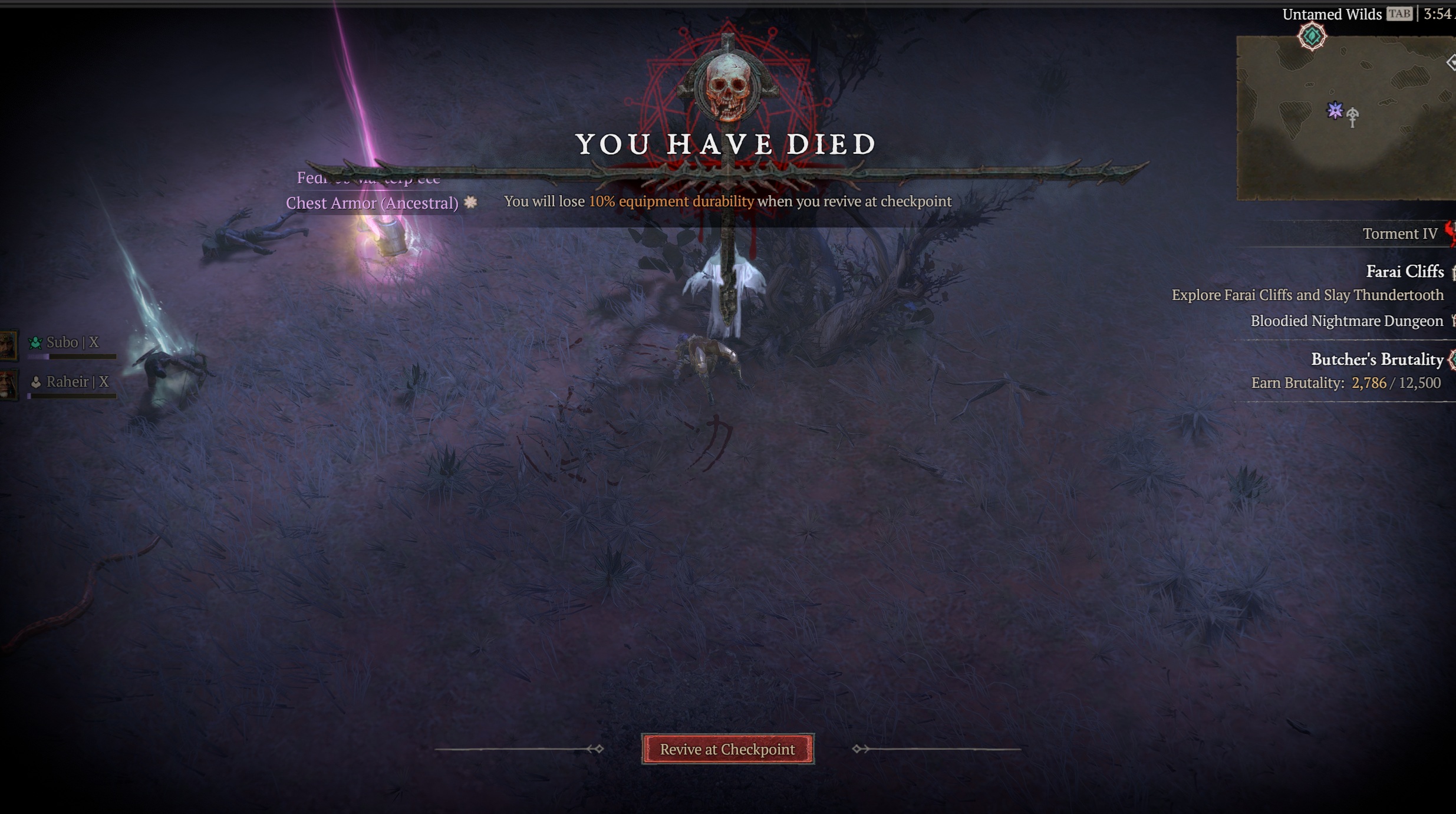Click the teal waypoint marker on minimap
This screenshot has height=814, width=1456.
click(1312, 37)
